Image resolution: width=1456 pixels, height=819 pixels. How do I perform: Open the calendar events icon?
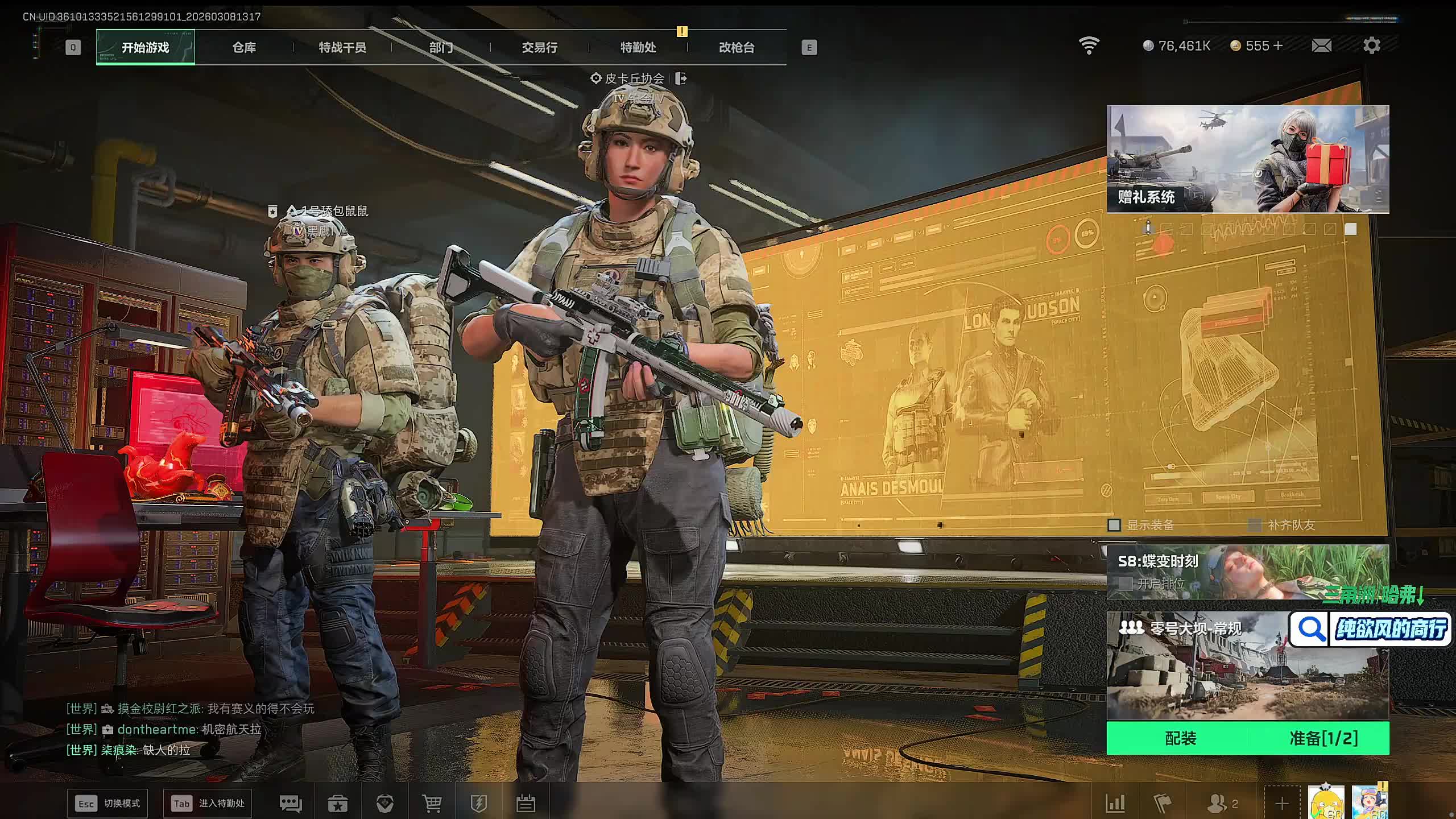click(526, 804)
